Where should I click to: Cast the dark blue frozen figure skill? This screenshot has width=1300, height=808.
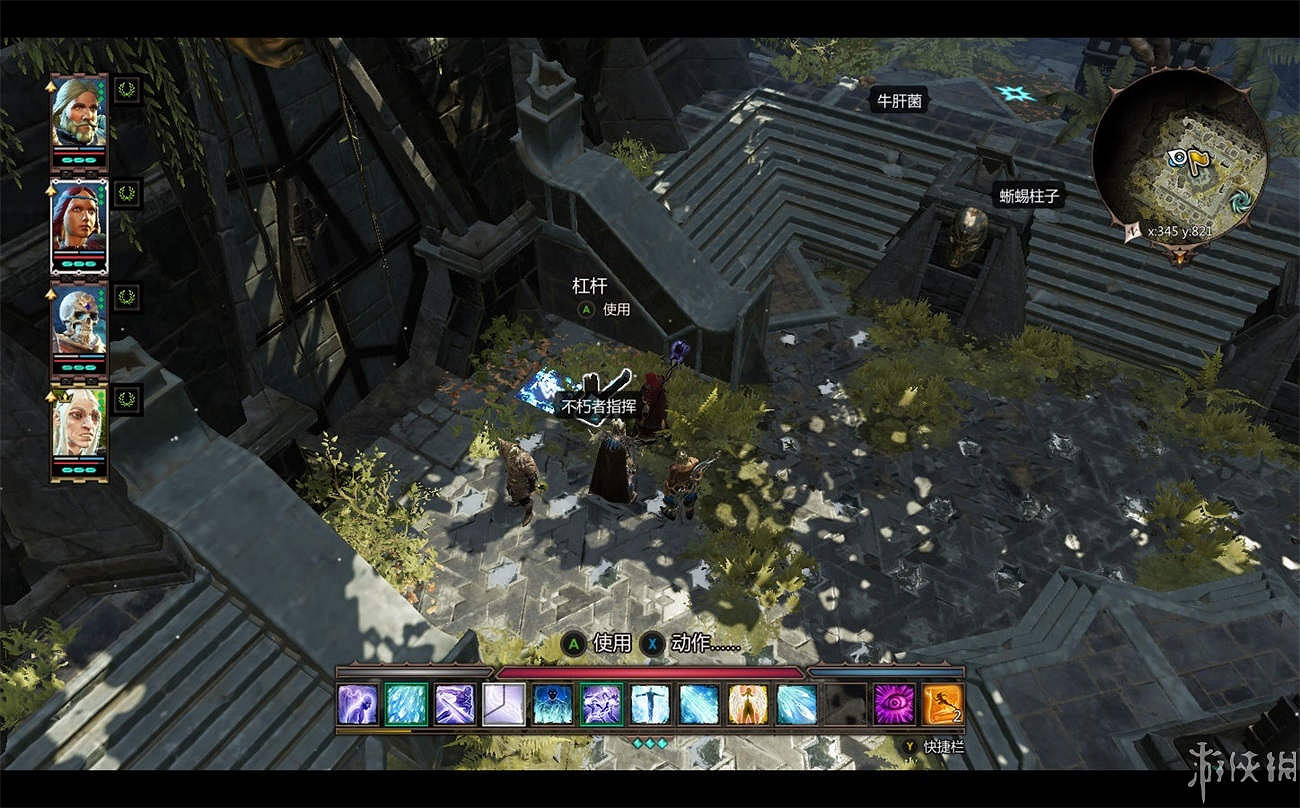tap(553, 704)
